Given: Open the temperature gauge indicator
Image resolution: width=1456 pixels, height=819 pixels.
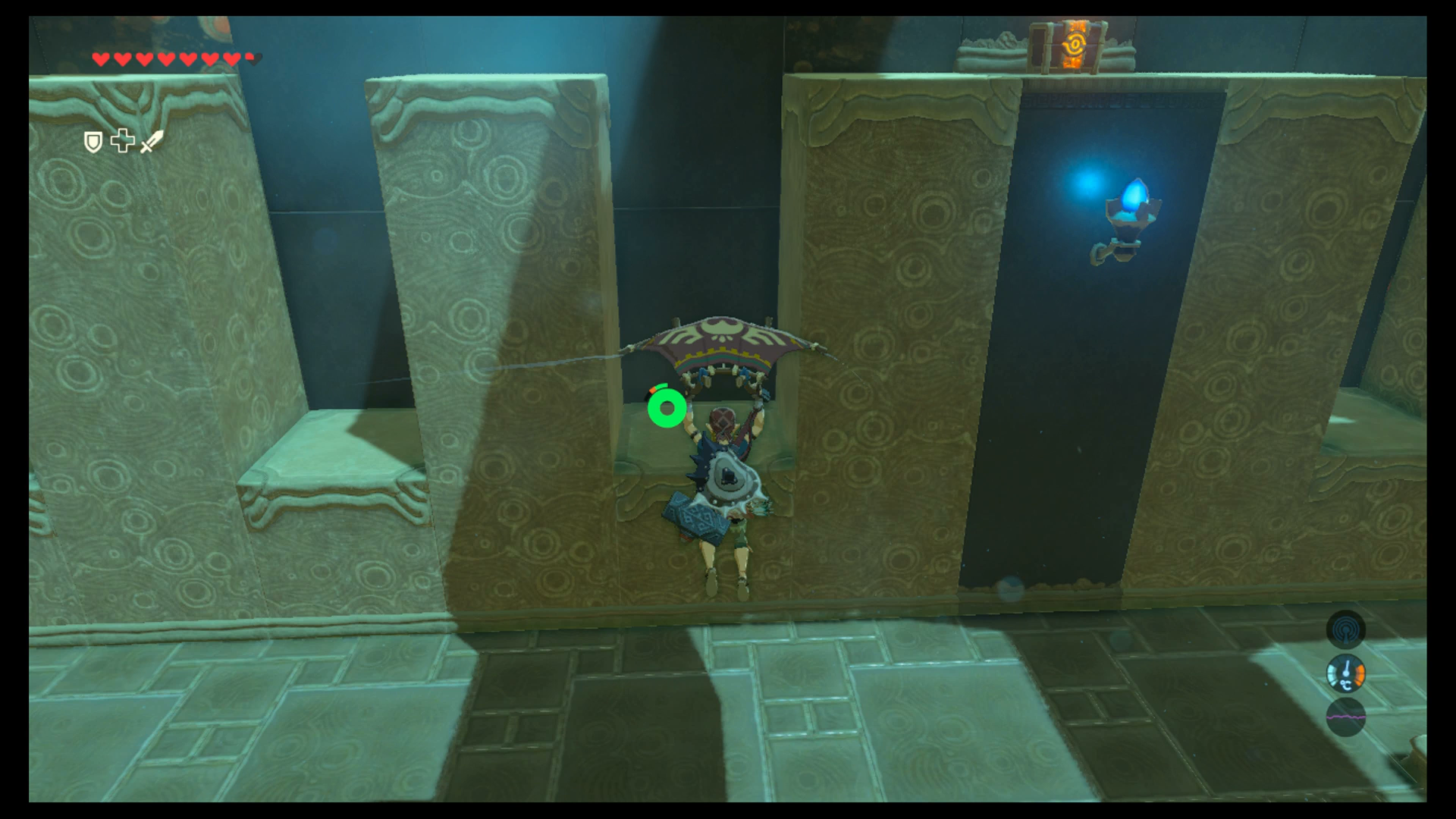Looking at the screenshot, I should coord(1346,673).
